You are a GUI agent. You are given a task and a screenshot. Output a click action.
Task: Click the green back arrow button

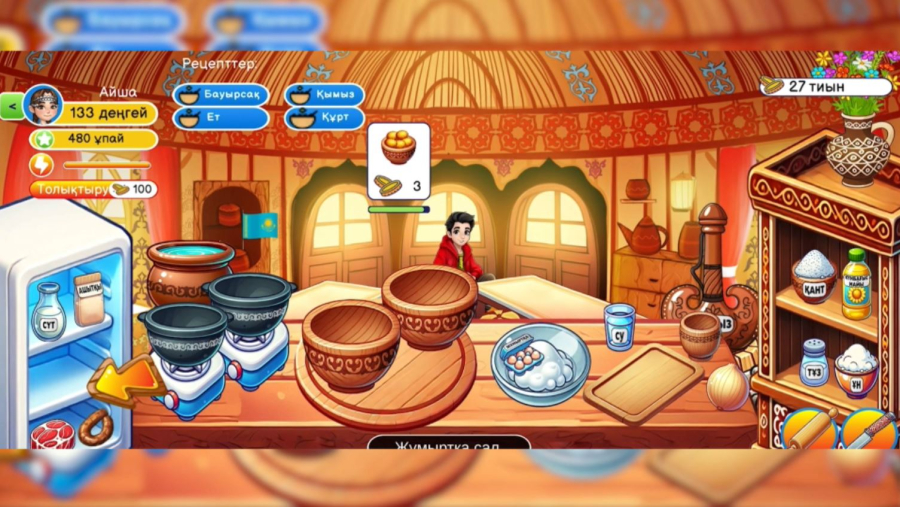point(11,105)
